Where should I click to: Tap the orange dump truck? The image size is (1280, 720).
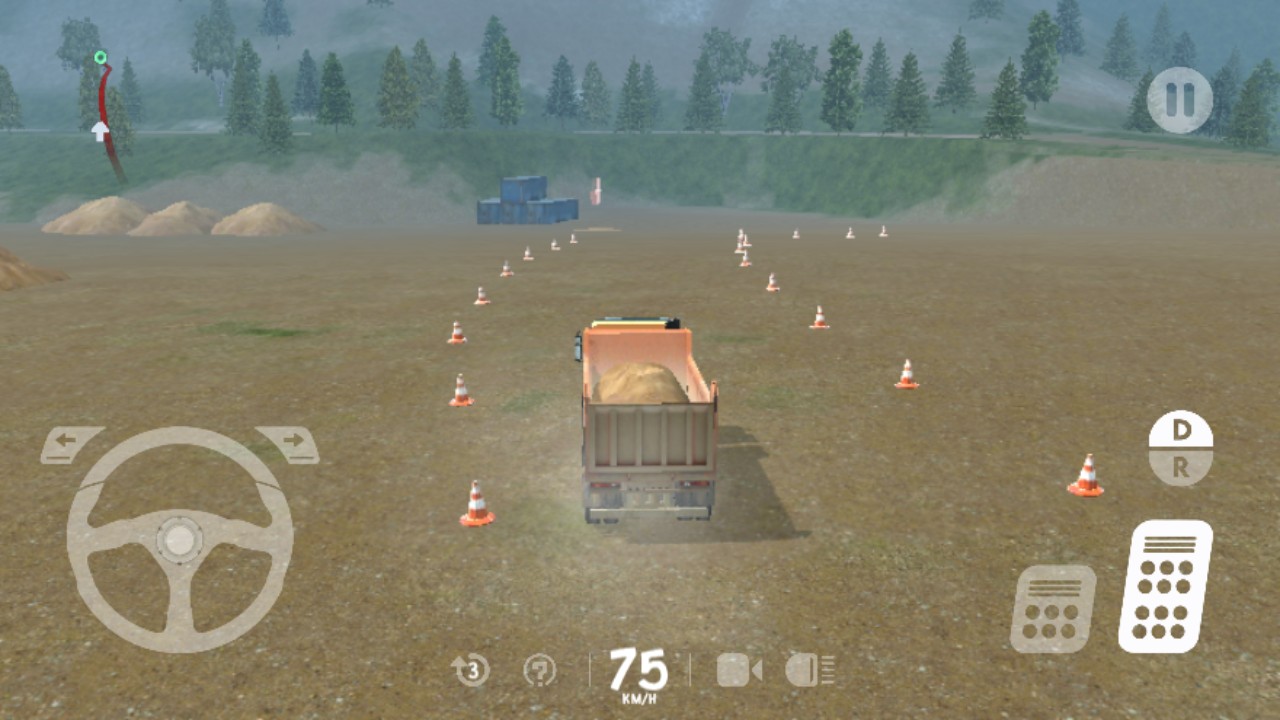click(650, 420)
